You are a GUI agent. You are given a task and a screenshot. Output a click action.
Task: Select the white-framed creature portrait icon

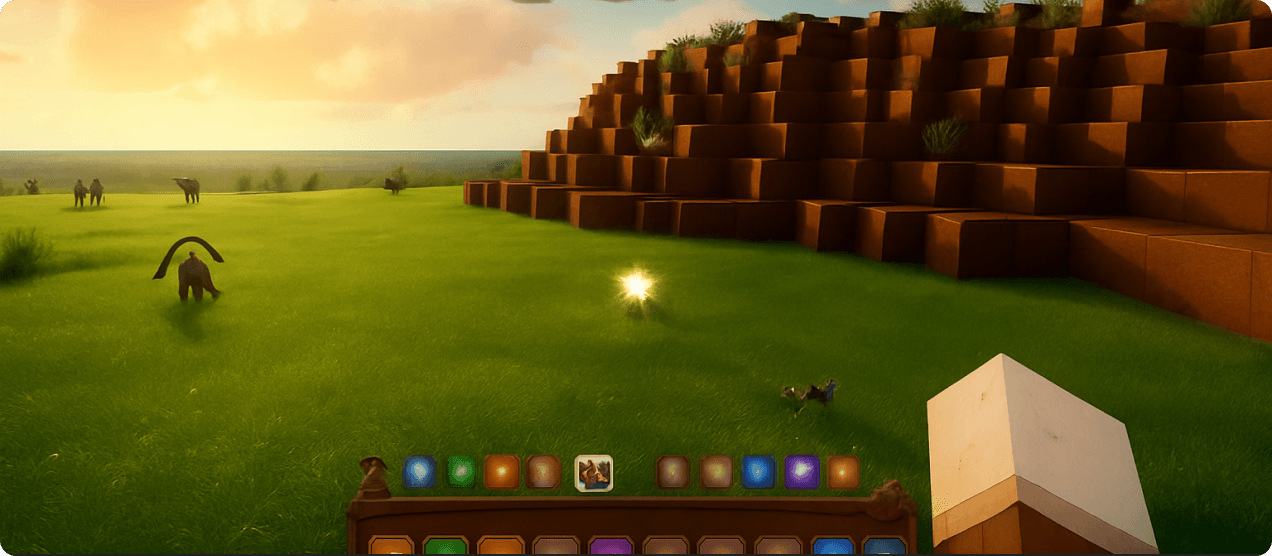(594, 473)
